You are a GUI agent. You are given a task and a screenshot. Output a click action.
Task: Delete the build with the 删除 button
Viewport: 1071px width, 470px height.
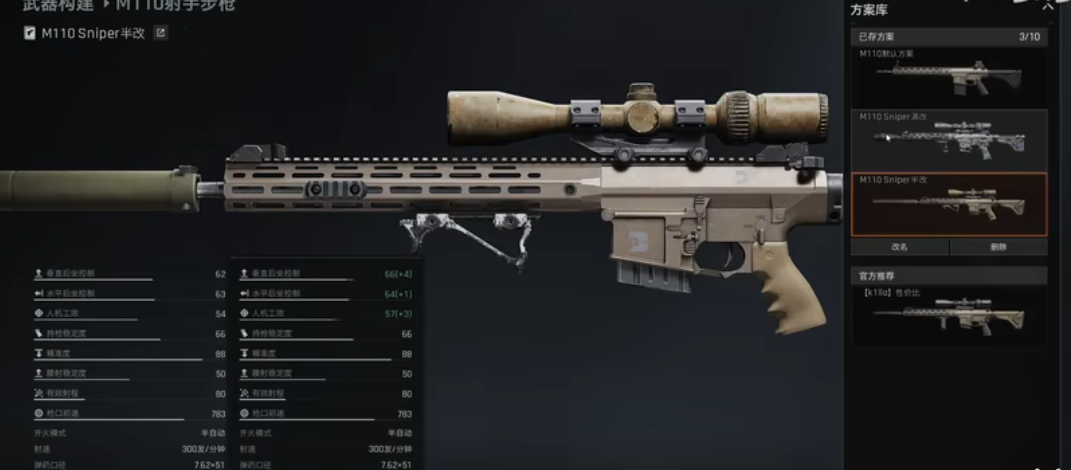[997, 246]
